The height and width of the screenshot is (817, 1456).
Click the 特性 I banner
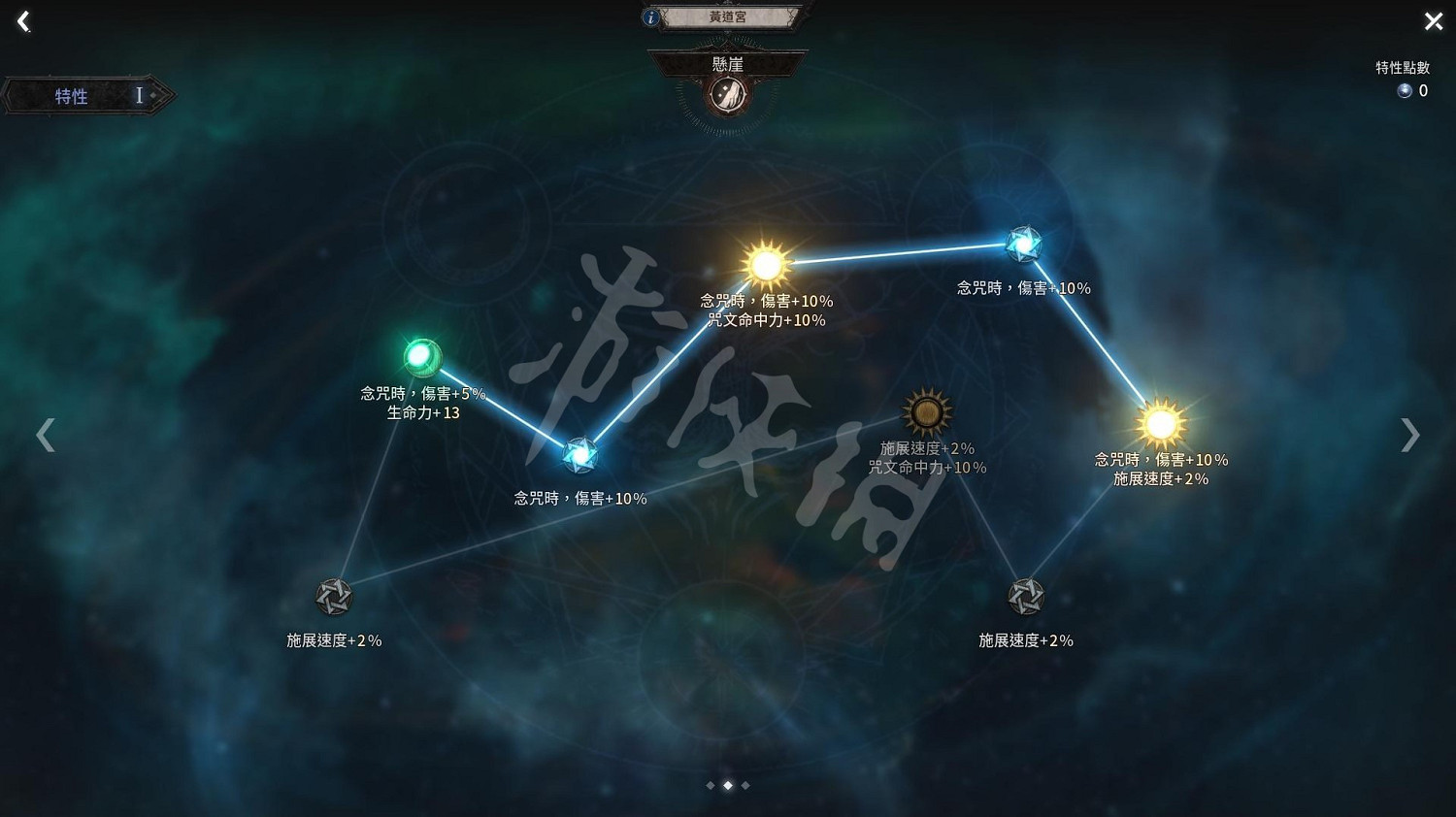point(87,95)
